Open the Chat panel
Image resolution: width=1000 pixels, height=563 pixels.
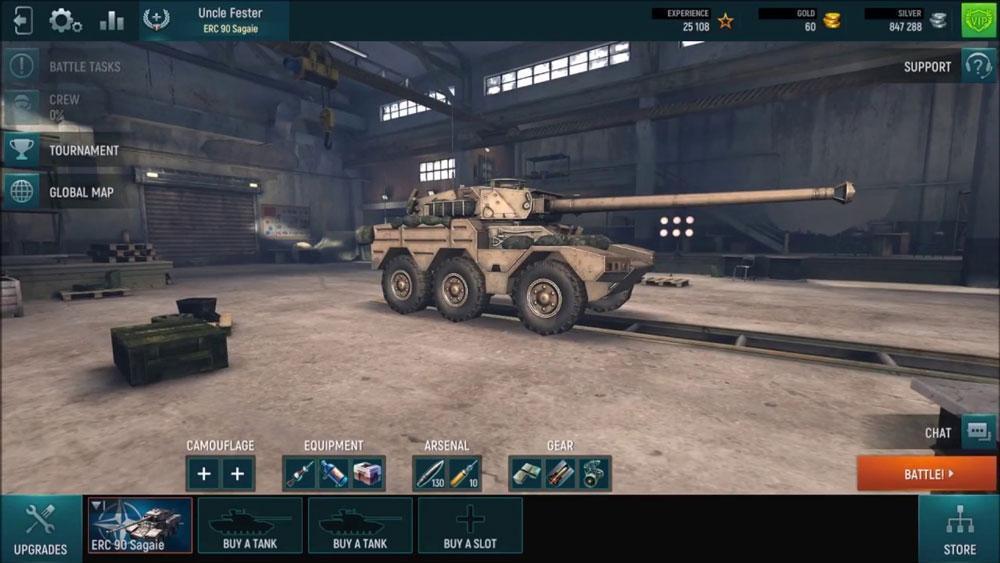pyautogui.click(x=977, y=432)
